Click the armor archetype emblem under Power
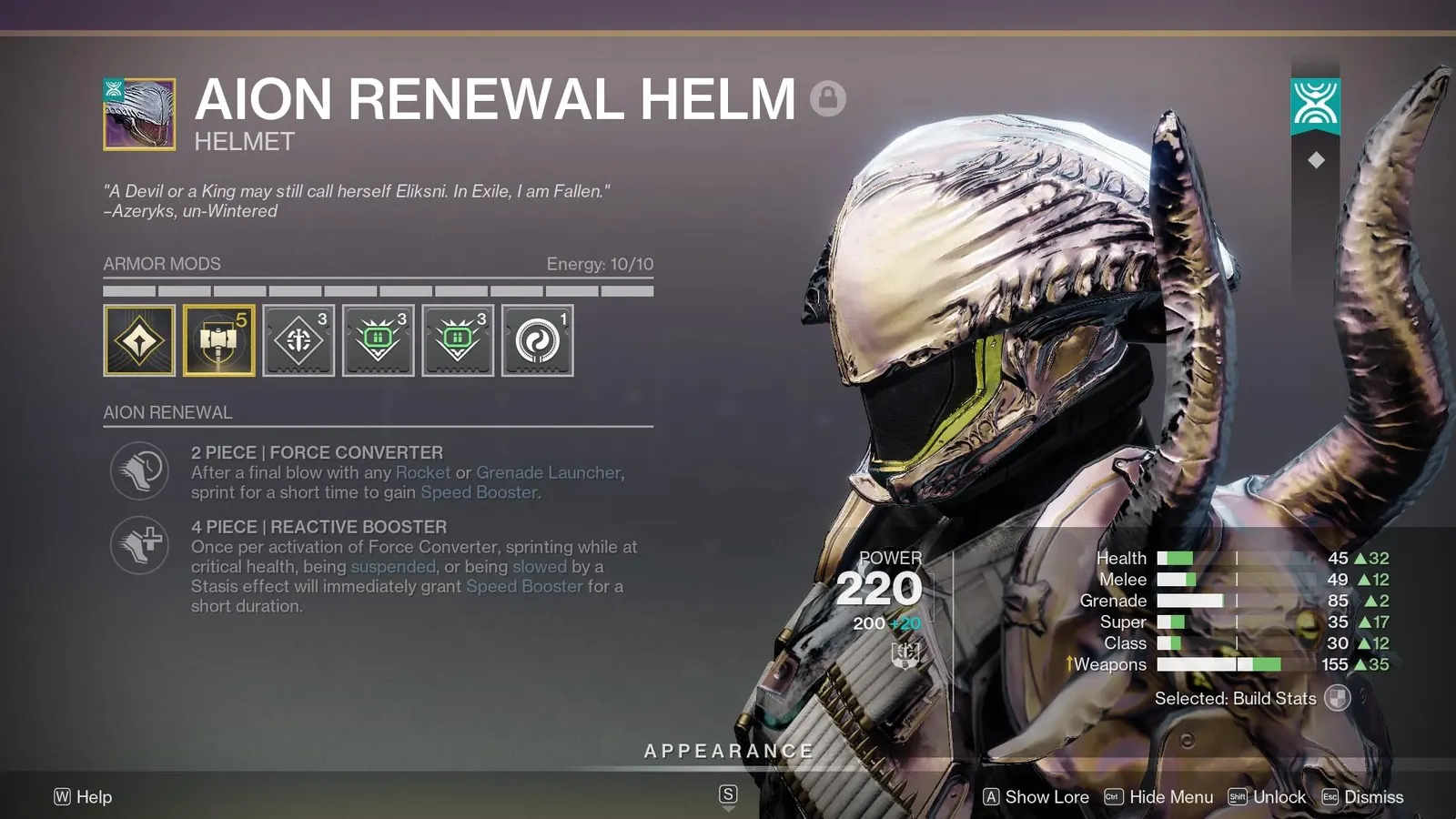Screen dimensions: 1456x819 pos(905,653)
